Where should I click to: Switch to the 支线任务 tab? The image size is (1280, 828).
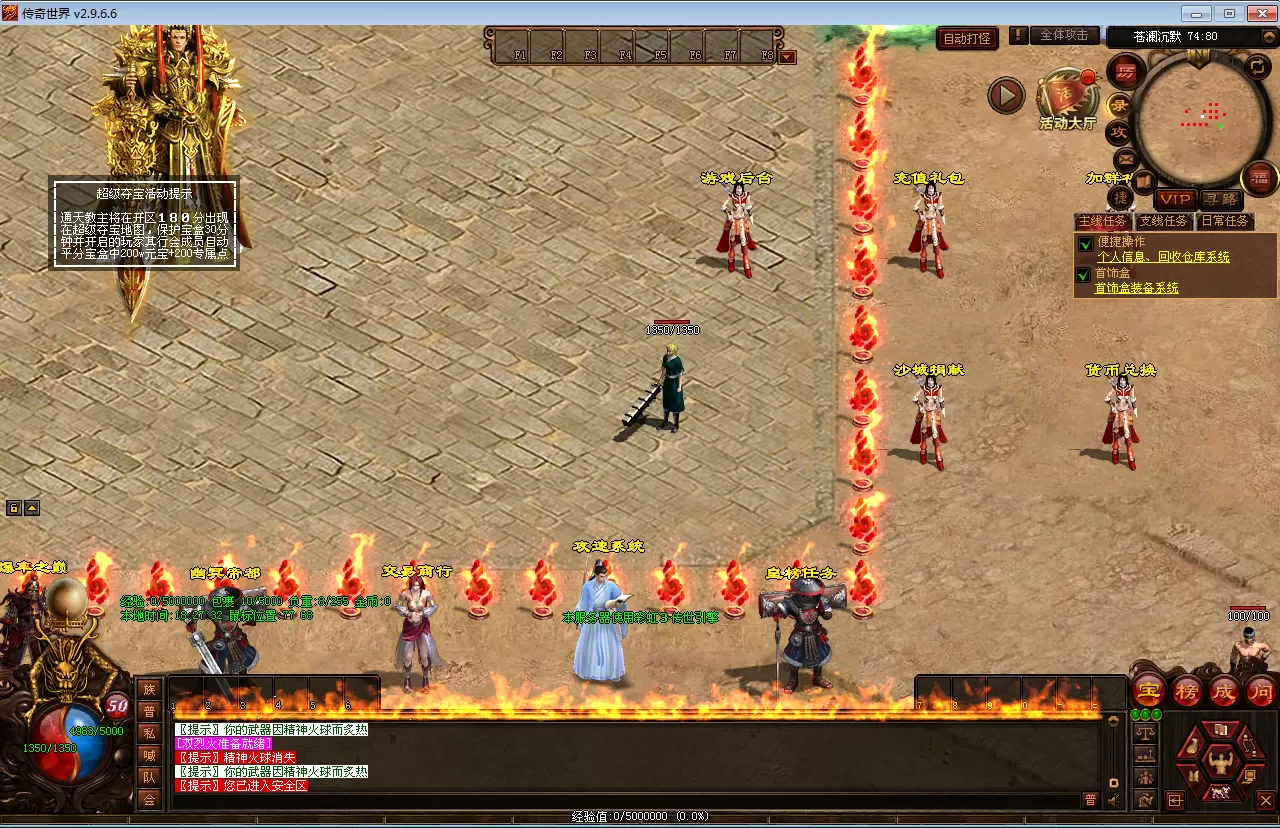pyautogui.click(x=1163, y=221)
